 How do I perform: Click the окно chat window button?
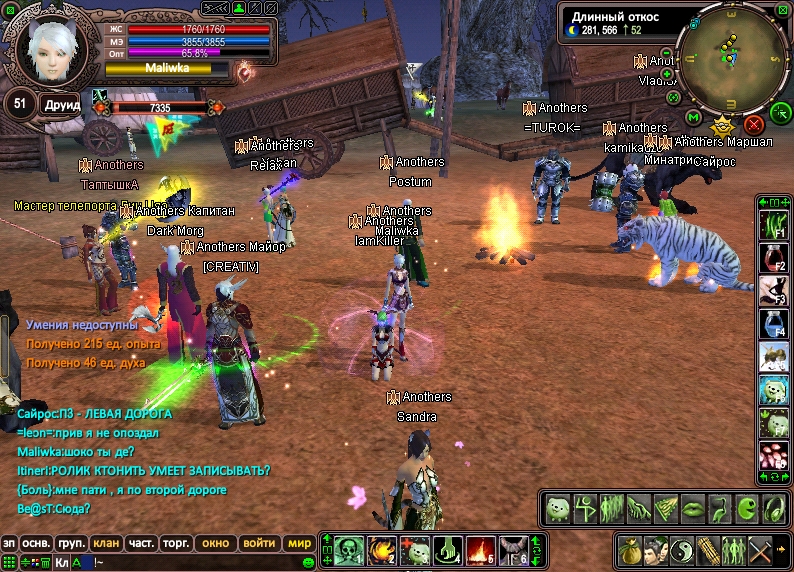[x=215, y=543]
